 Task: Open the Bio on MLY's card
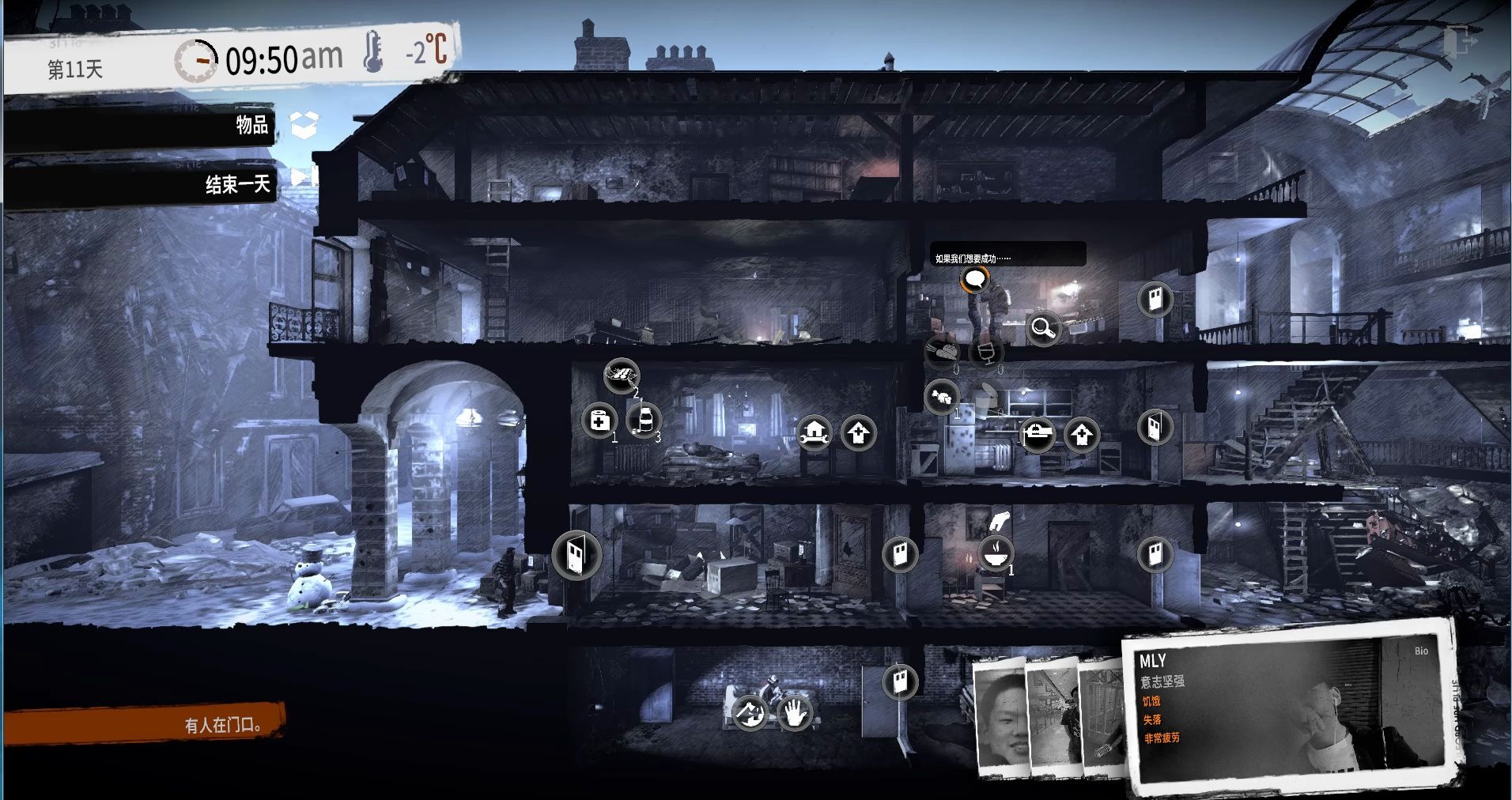(x=1421, y=651)
